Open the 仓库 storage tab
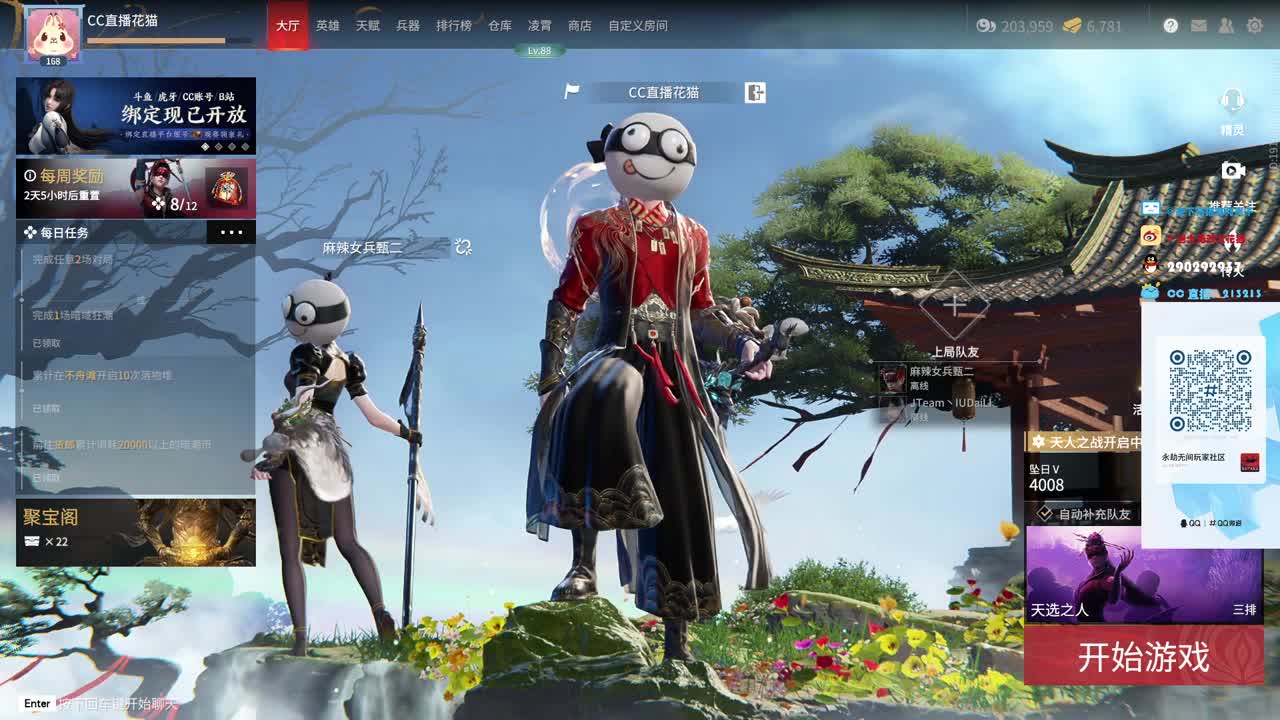The width and height of the screenshot is (1280, 720). tap(500, 26)
